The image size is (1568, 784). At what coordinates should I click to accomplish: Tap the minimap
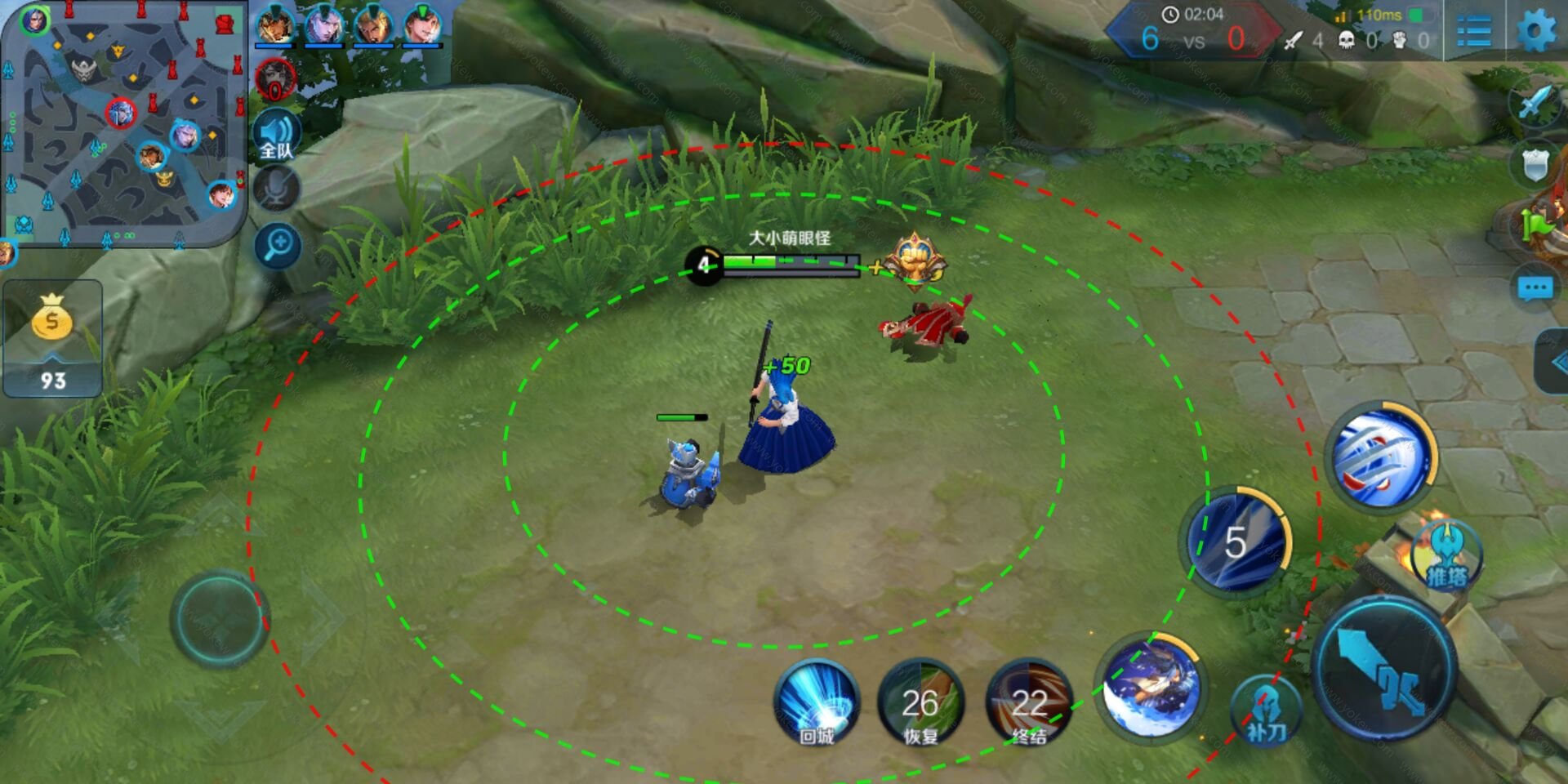pos(124,124)
